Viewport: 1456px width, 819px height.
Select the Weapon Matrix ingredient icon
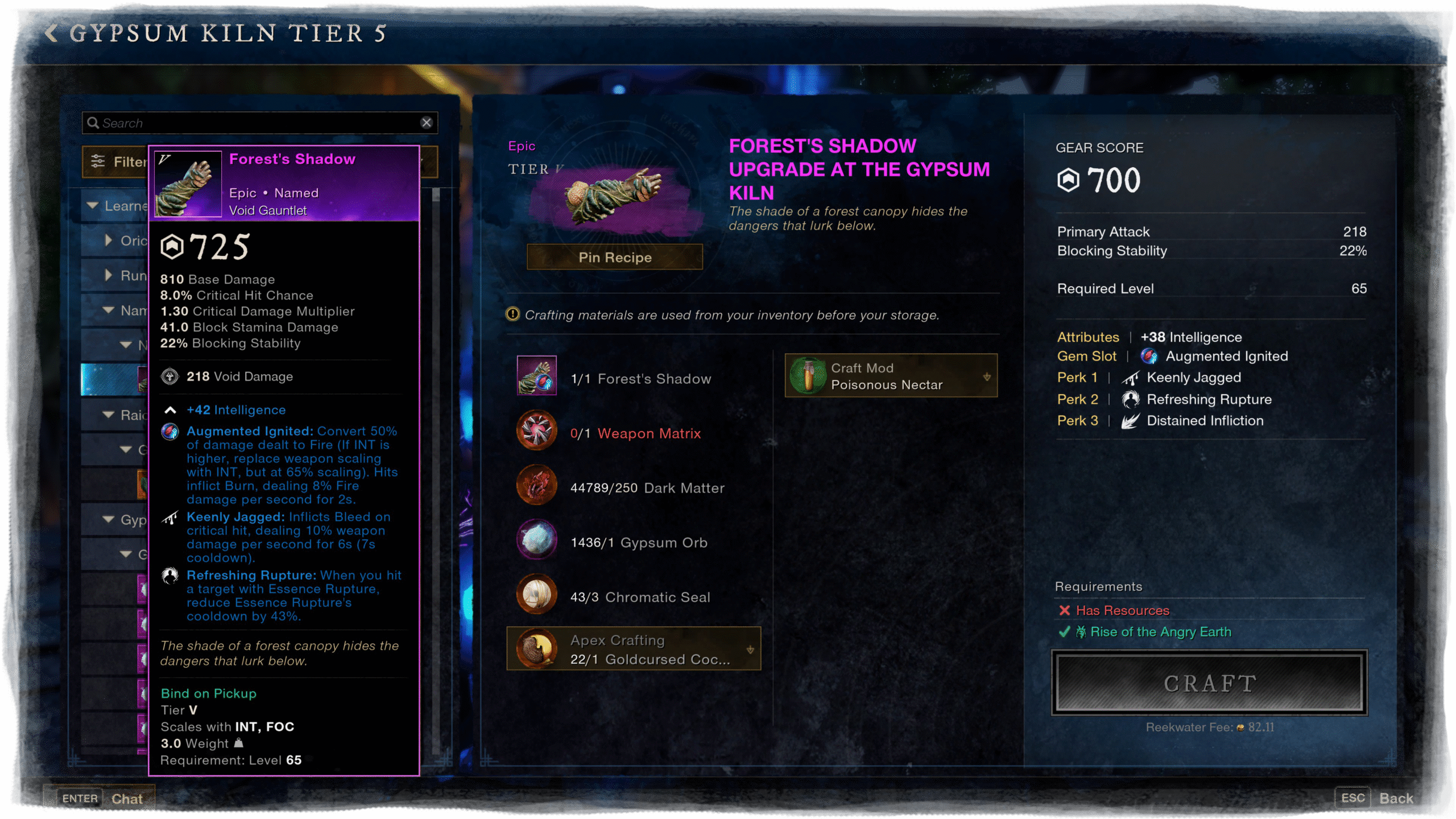pyautogui.click(x=536, y=431)
